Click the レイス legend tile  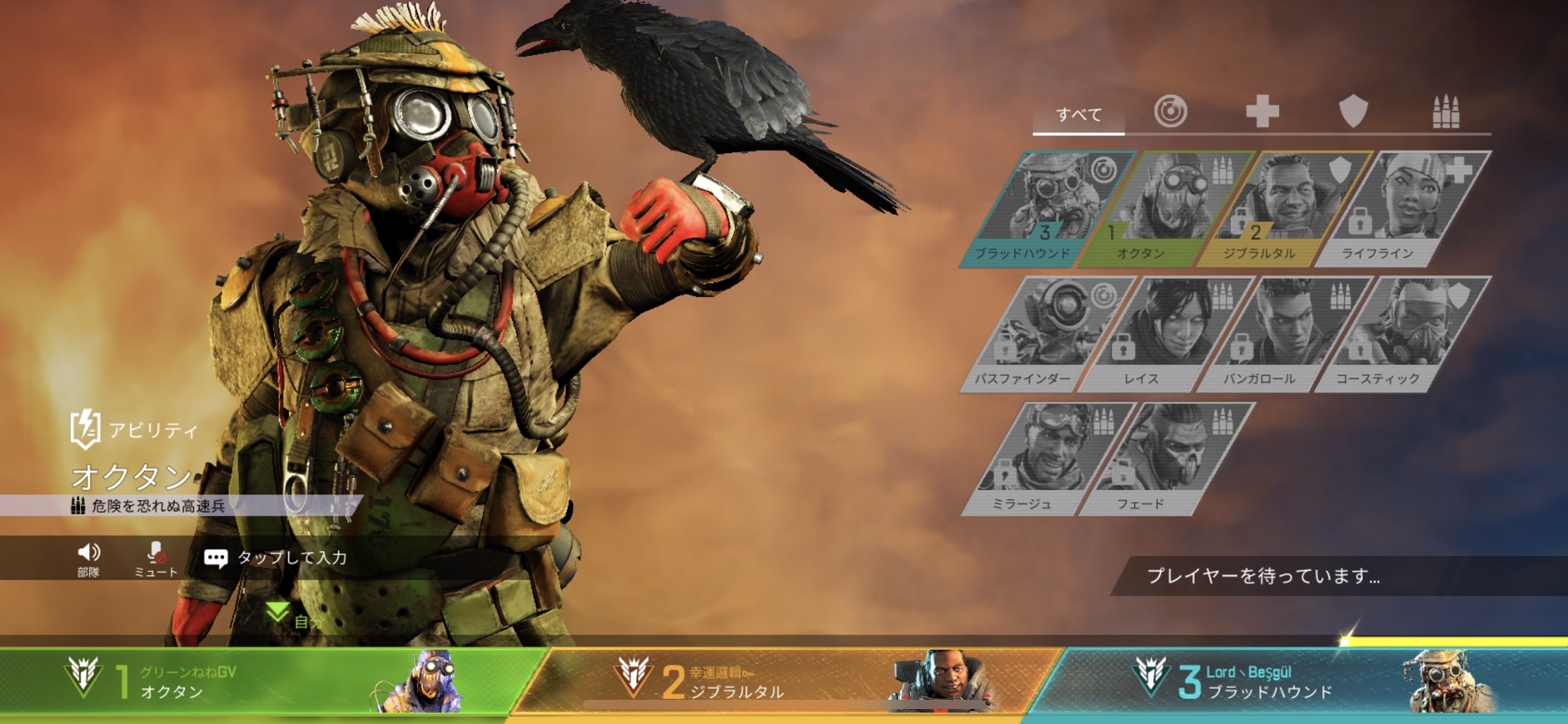click(x=1166, y=334)
